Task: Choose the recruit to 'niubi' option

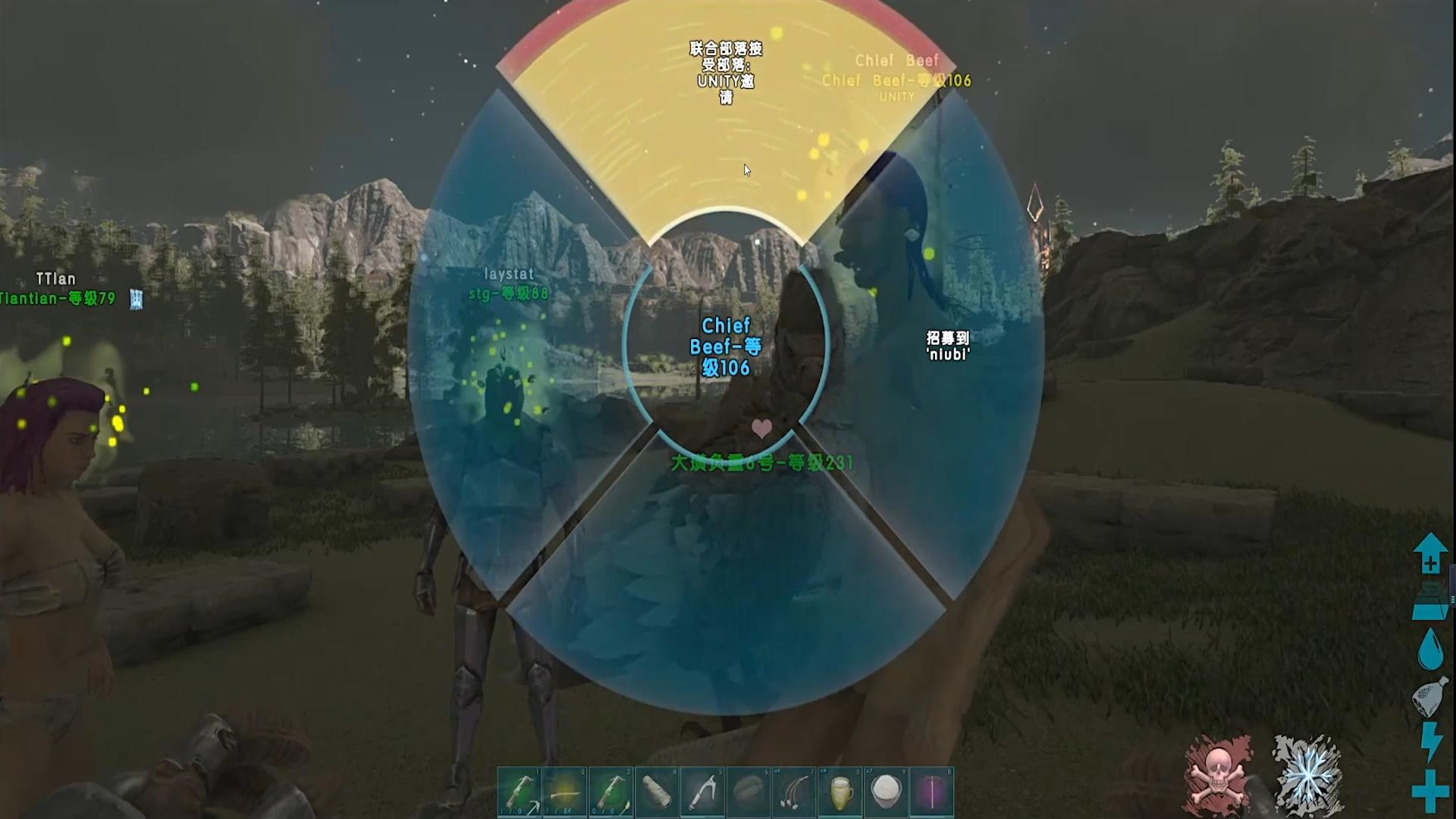Action: click(x=948, y=346)
